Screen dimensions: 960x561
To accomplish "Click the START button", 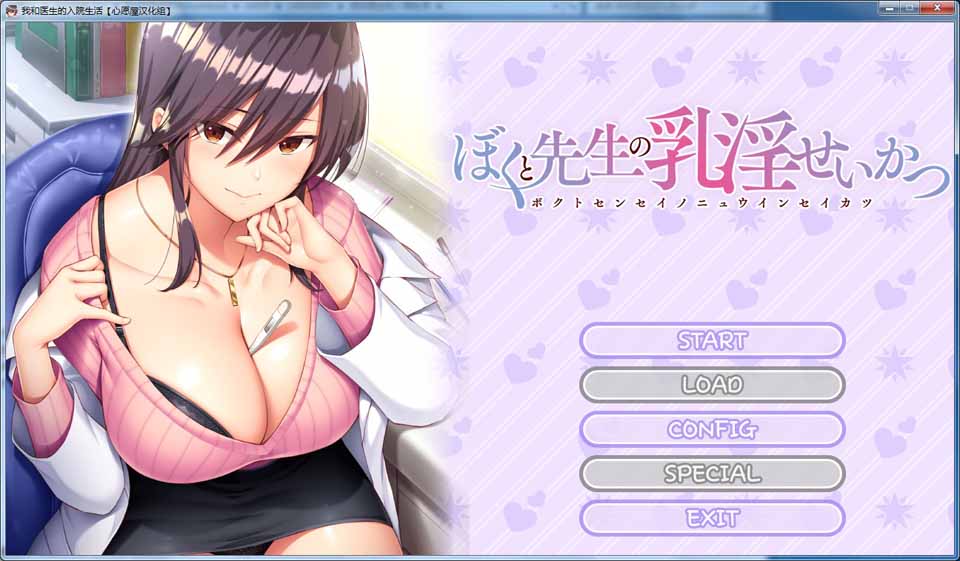I will pyautogui.click(x=712, y=340).
